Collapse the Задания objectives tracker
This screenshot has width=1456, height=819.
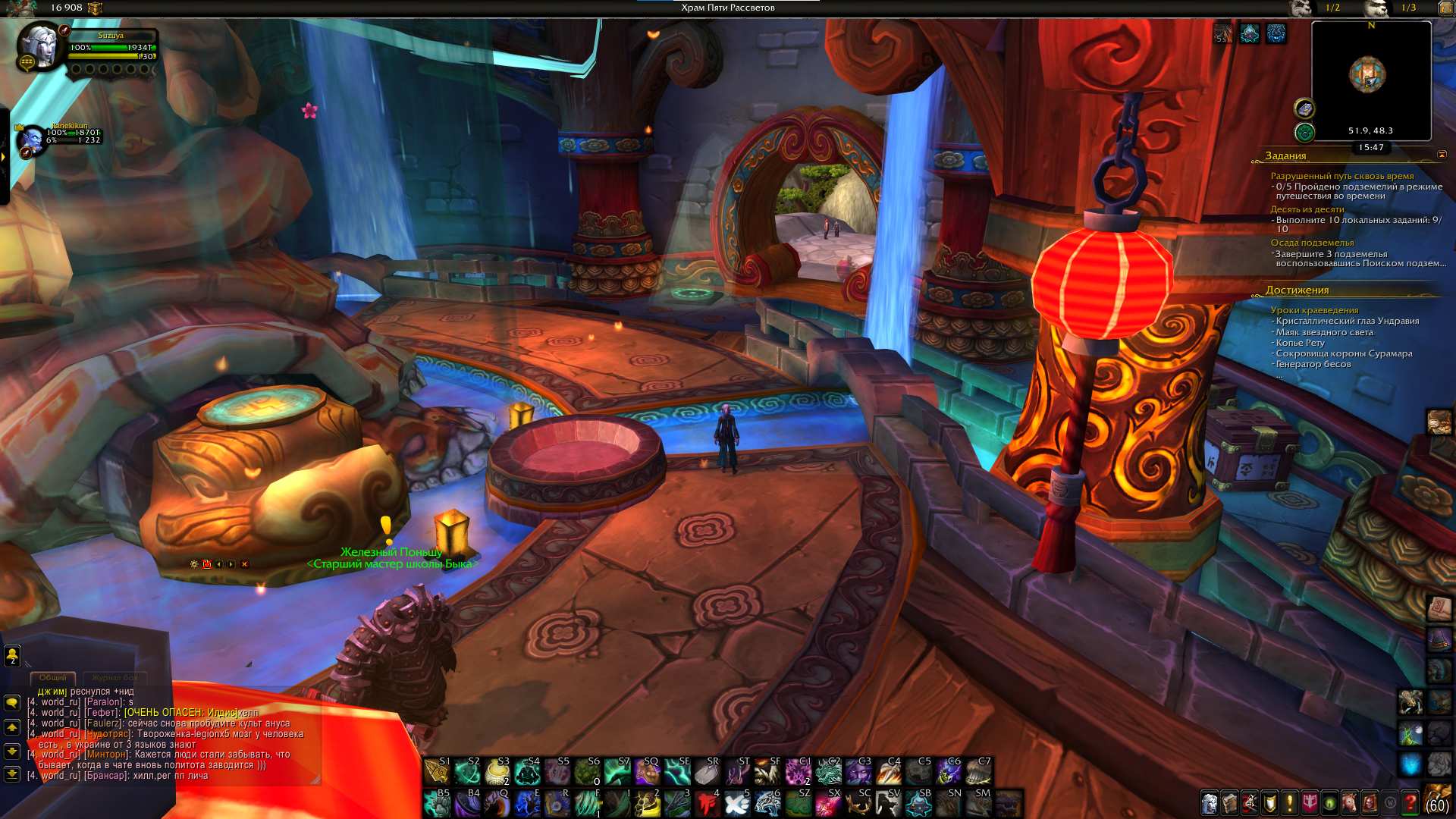point(1442,155)
